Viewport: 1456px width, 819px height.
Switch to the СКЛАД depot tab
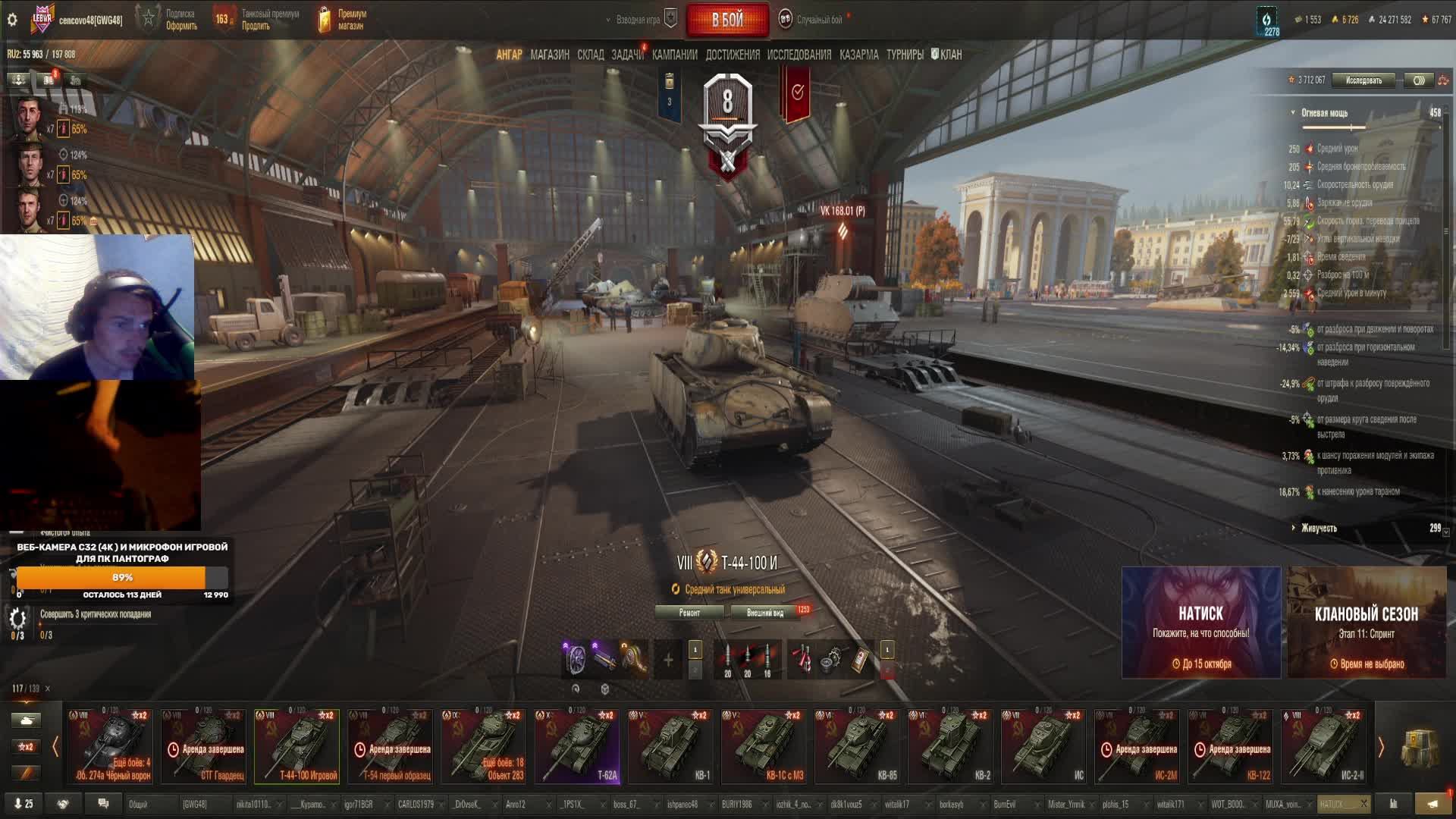click(591, 55)
